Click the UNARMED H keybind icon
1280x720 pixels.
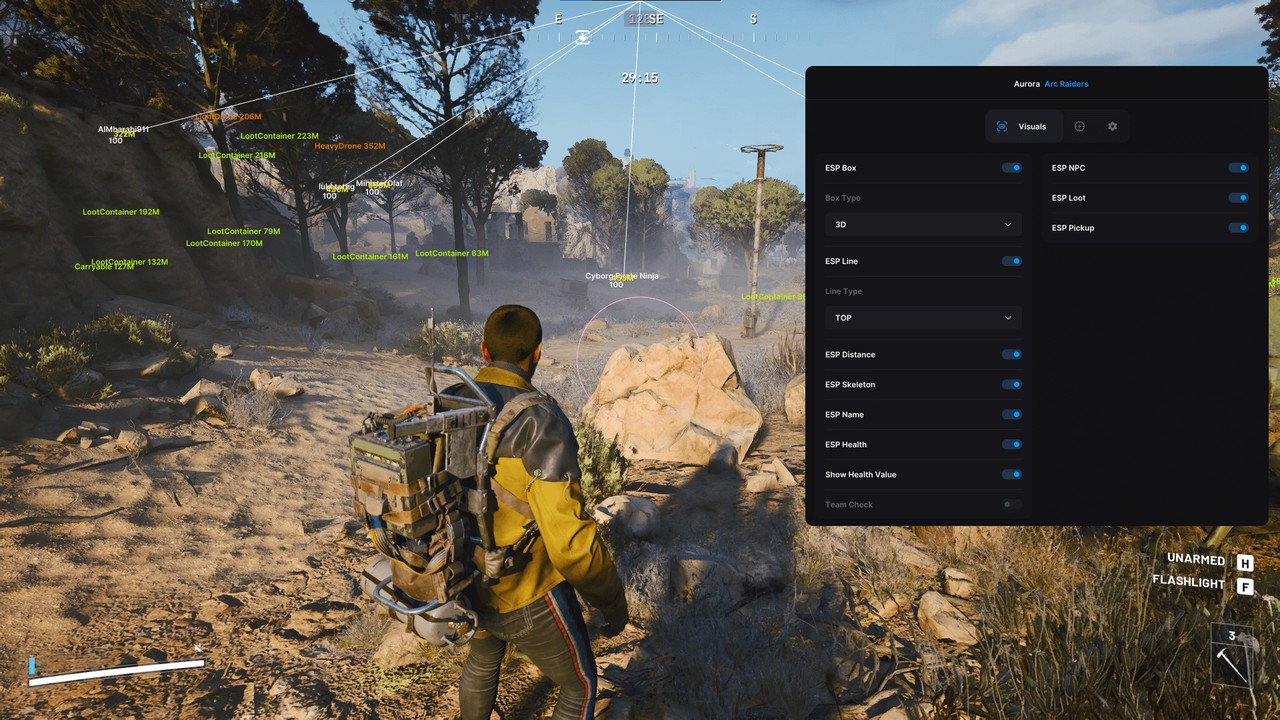(1245, 562)
